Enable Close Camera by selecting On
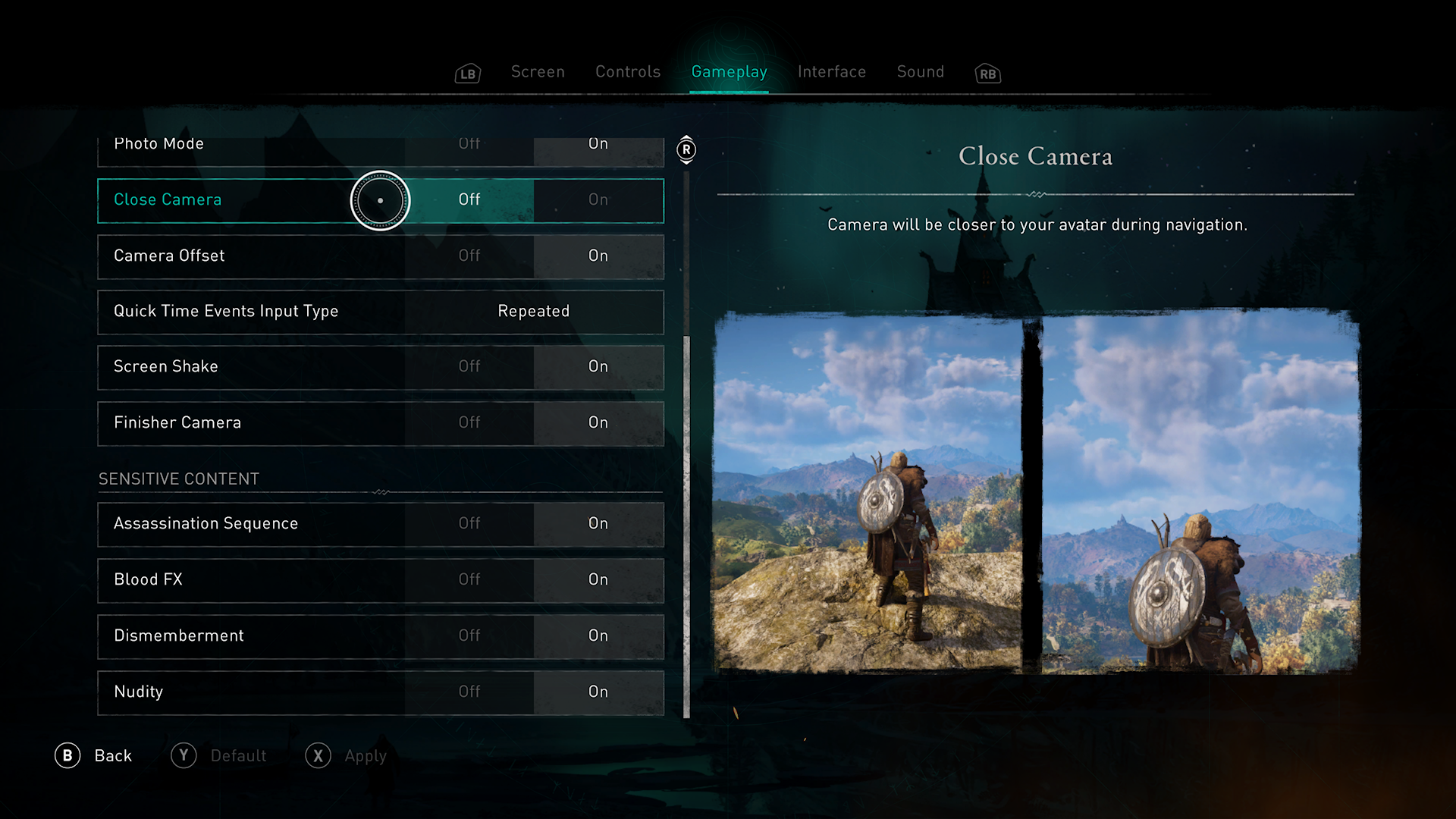 pyautogui.click(x=598, y=200)
